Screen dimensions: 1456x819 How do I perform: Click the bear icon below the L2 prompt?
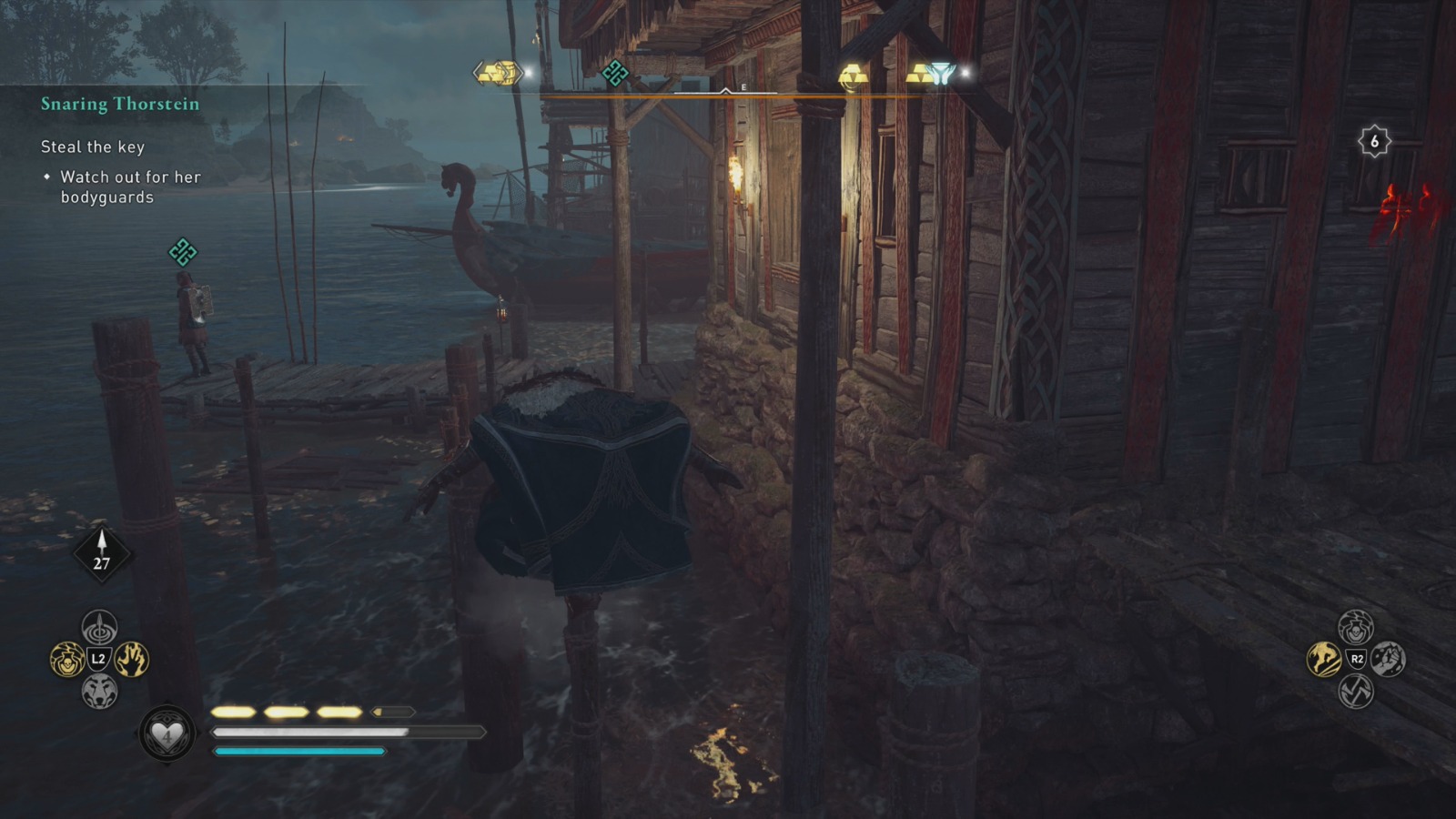coord(99,690)
